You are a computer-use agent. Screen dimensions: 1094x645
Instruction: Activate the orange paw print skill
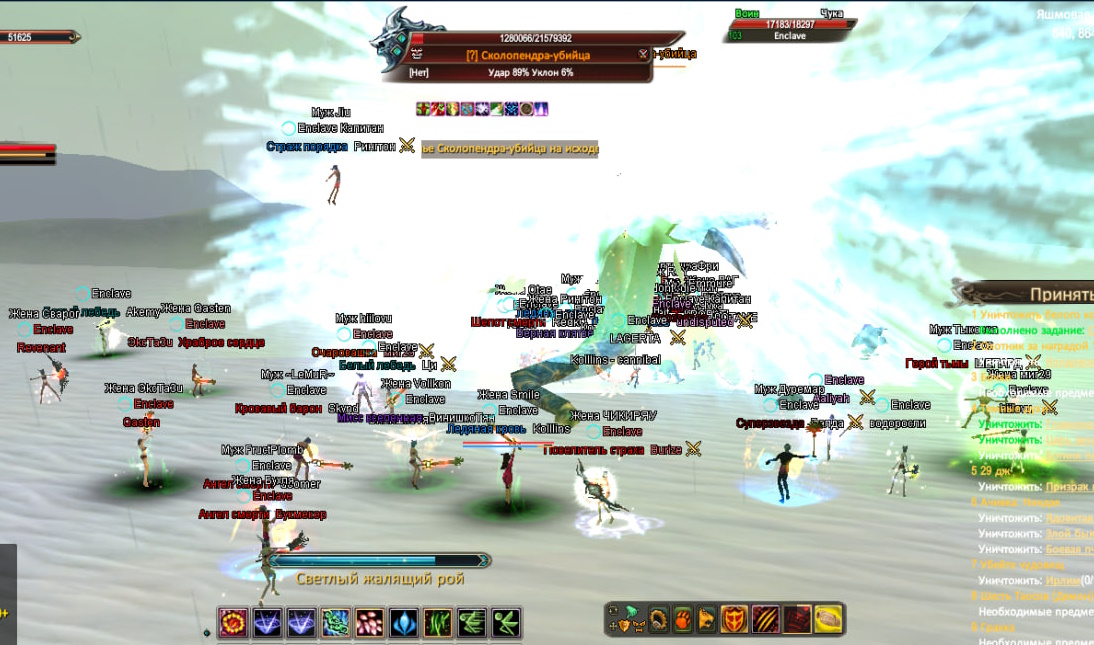(683, 619)
